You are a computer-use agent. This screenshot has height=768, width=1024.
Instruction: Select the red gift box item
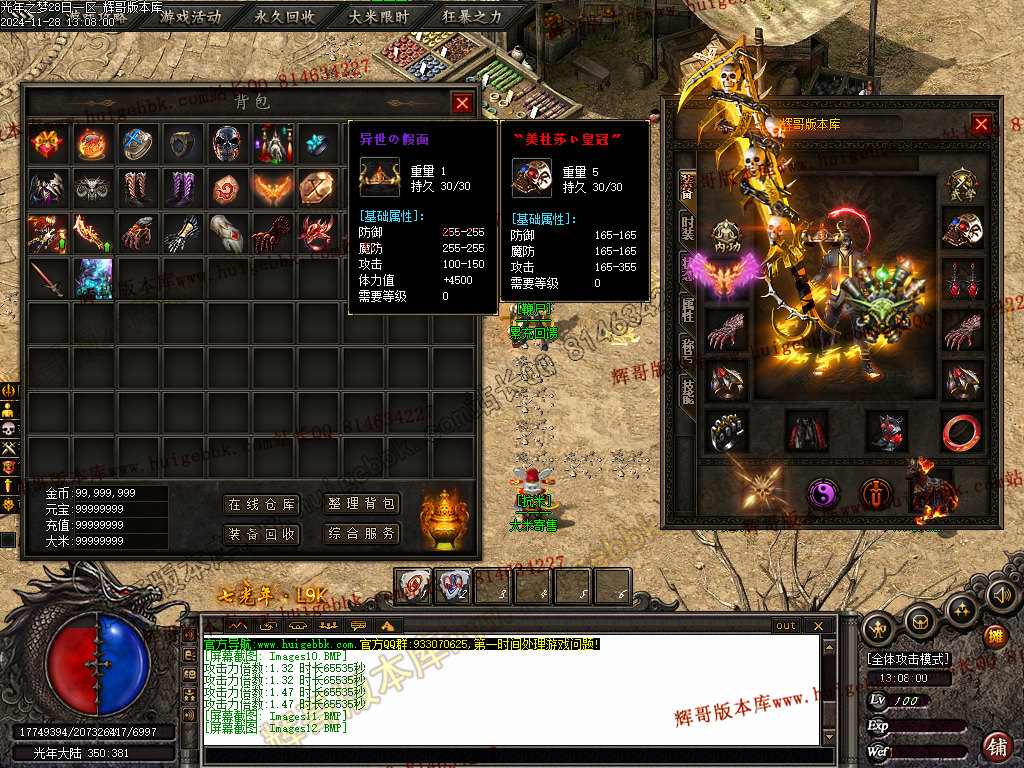coord(47,144)
